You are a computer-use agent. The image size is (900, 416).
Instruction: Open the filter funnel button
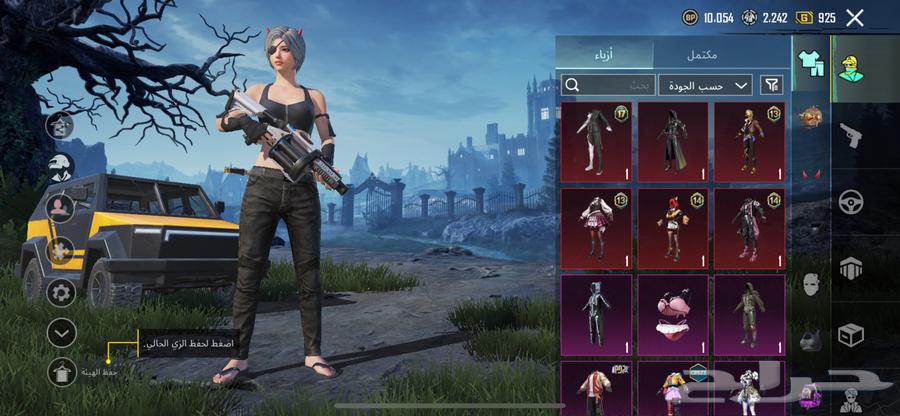(x=772, y=85)
